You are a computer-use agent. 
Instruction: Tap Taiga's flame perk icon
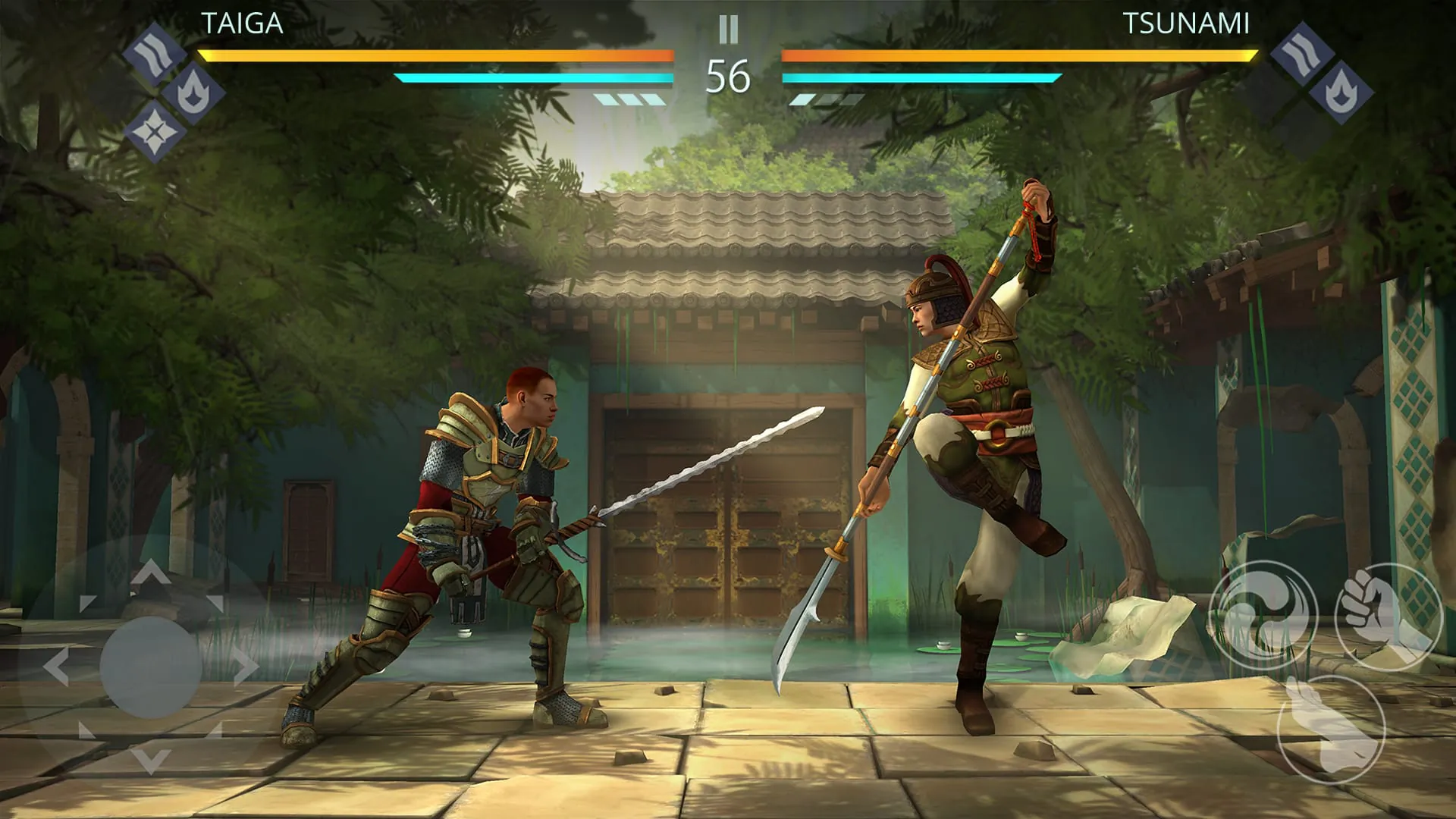(194, 94)
